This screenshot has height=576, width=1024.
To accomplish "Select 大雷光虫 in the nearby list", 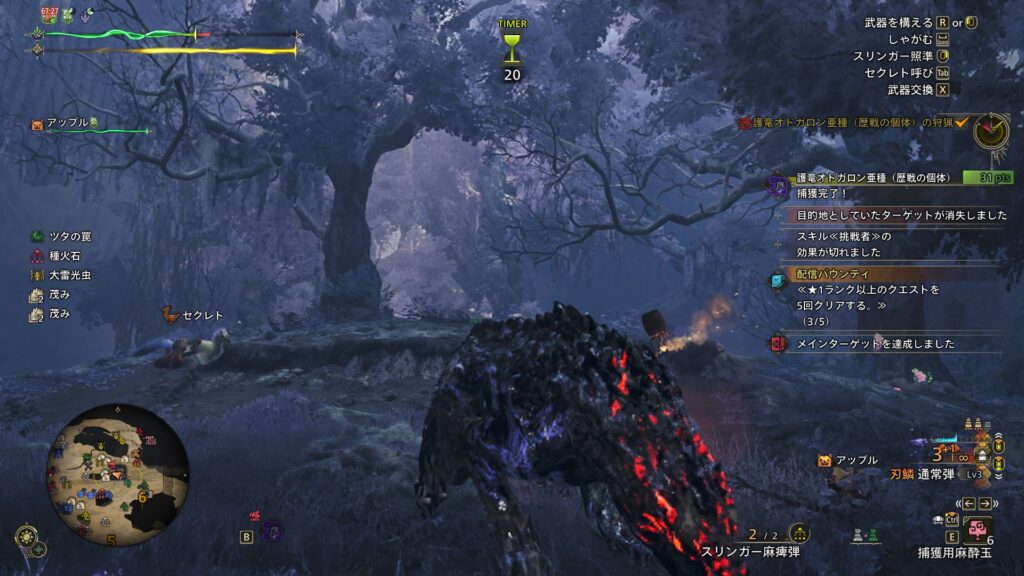I will click(x=61, y=275).
